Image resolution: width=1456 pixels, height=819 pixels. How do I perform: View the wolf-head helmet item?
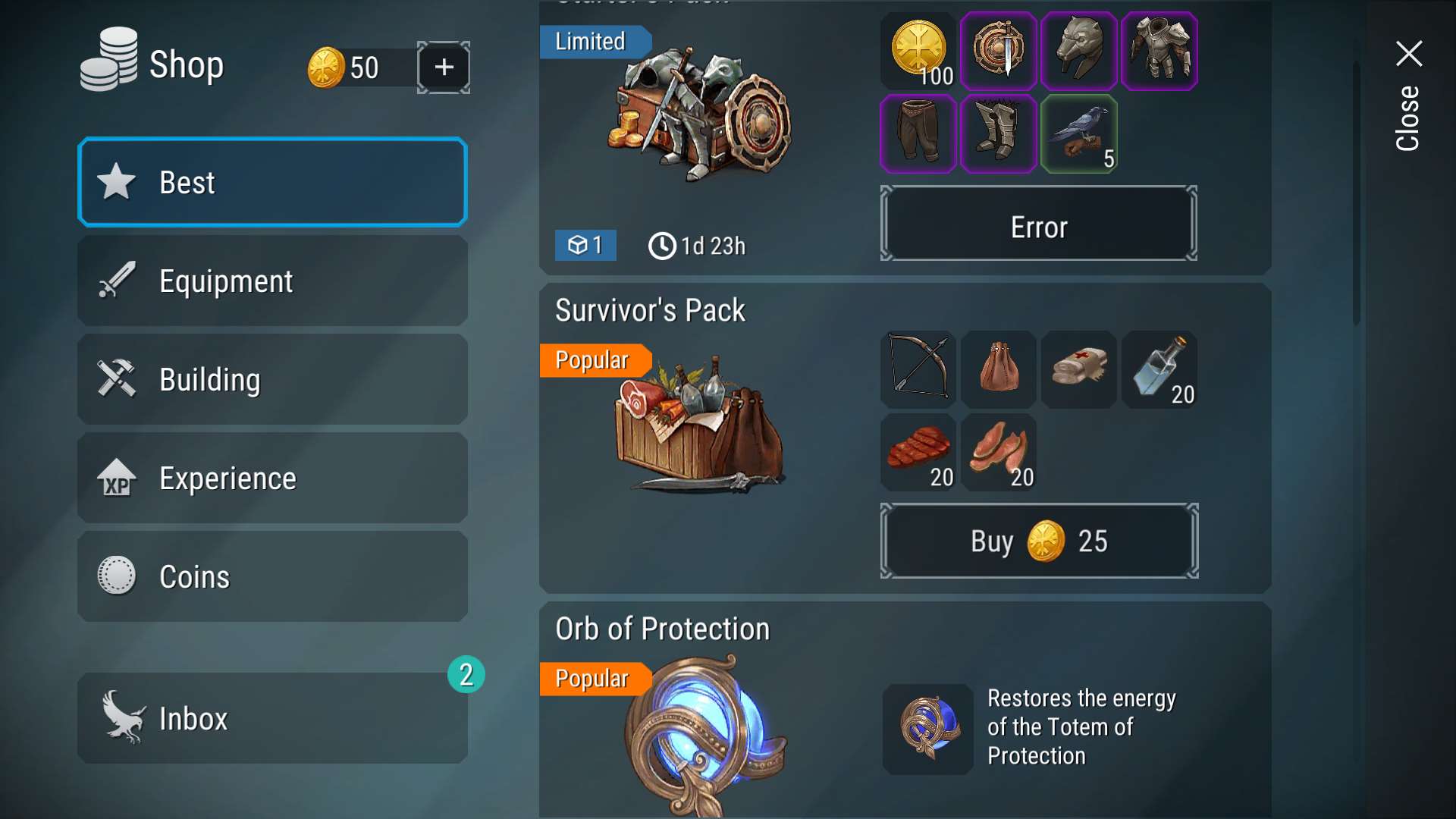(1079, 51)
